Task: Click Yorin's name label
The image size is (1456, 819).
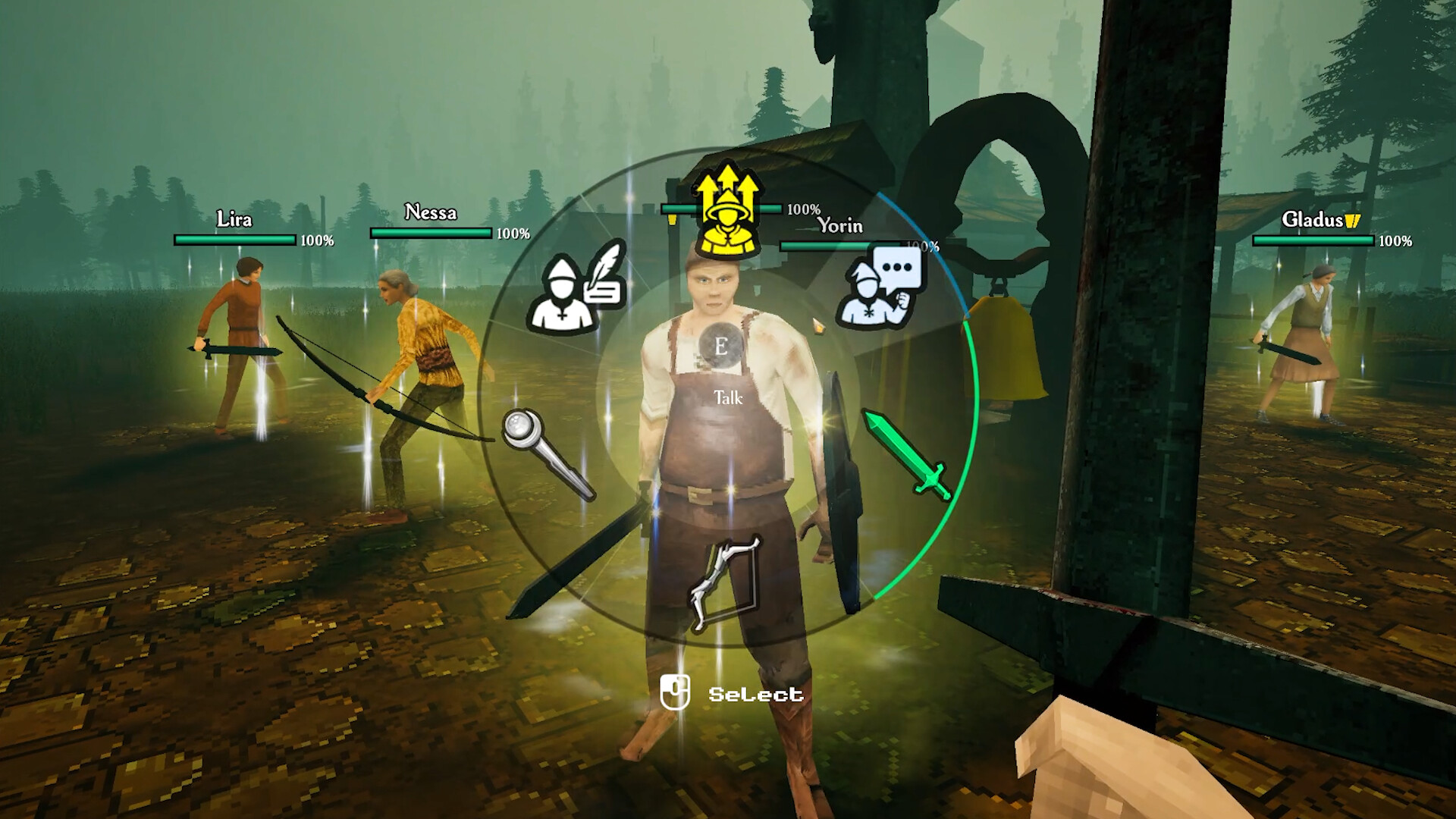Action: click(839, 225)
